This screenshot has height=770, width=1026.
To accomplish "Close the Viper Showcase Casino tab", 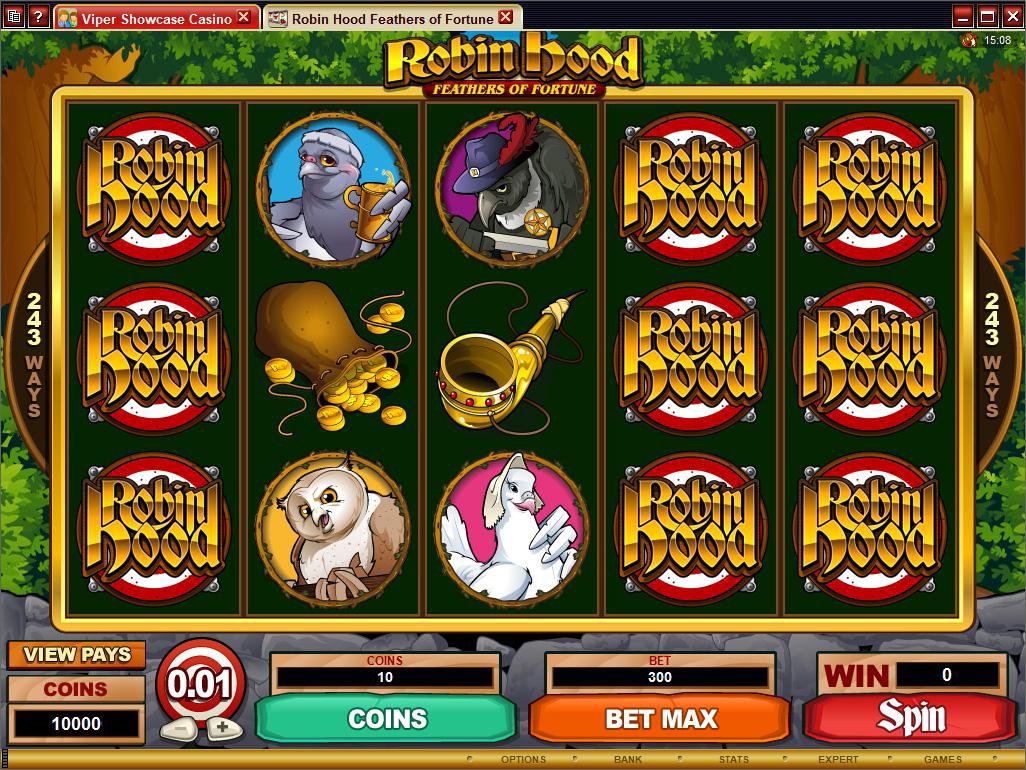I will point(244,18).
